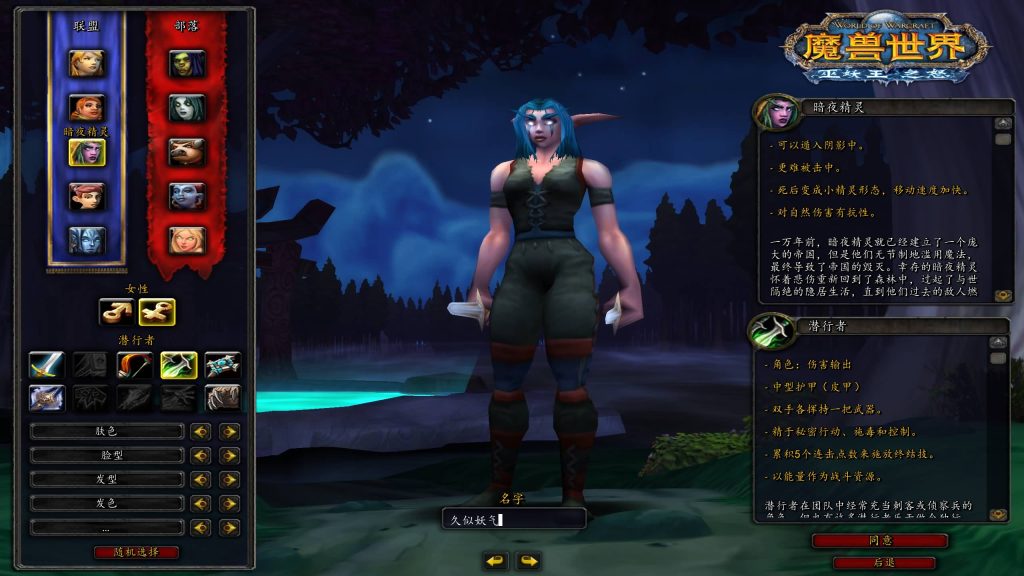Go back with the 后退 button
The image size is (1024, 576).
click(884, 563)
